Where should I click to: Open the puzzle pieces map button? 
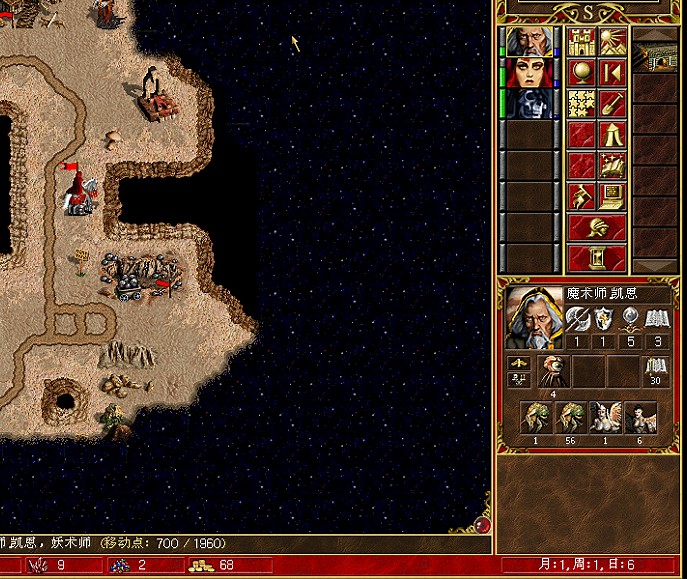pos(582,104)
